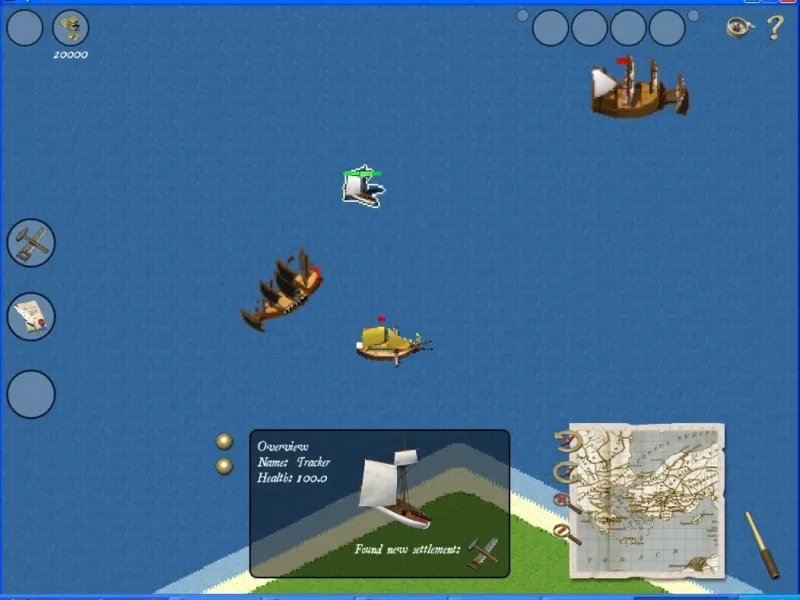Screen dimensions: 800x600
Task: Activate the brass spyglass tool
Action: click(762, 545)
